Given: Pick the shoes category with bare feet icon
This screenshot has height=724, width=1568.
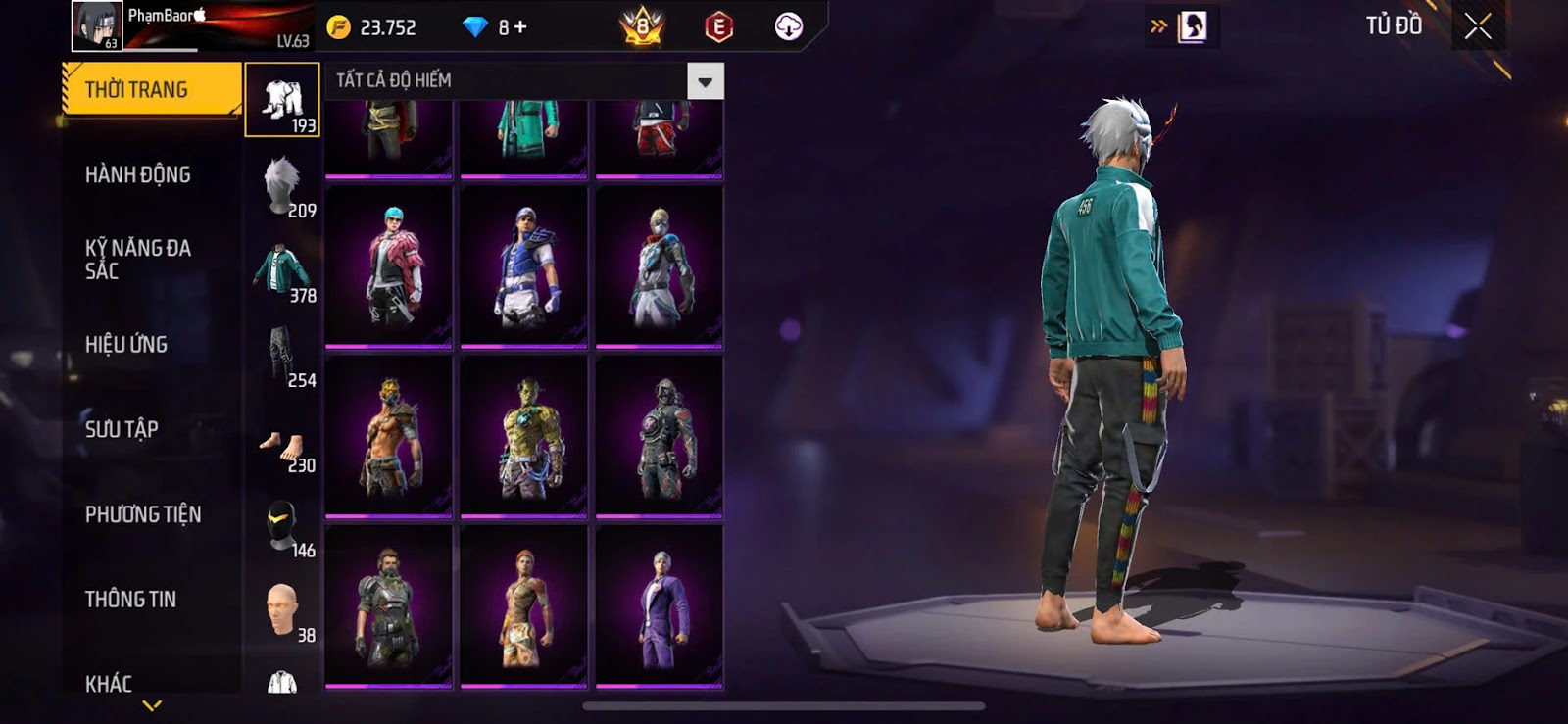Looking at the screenshot, I should coord(282,446).
